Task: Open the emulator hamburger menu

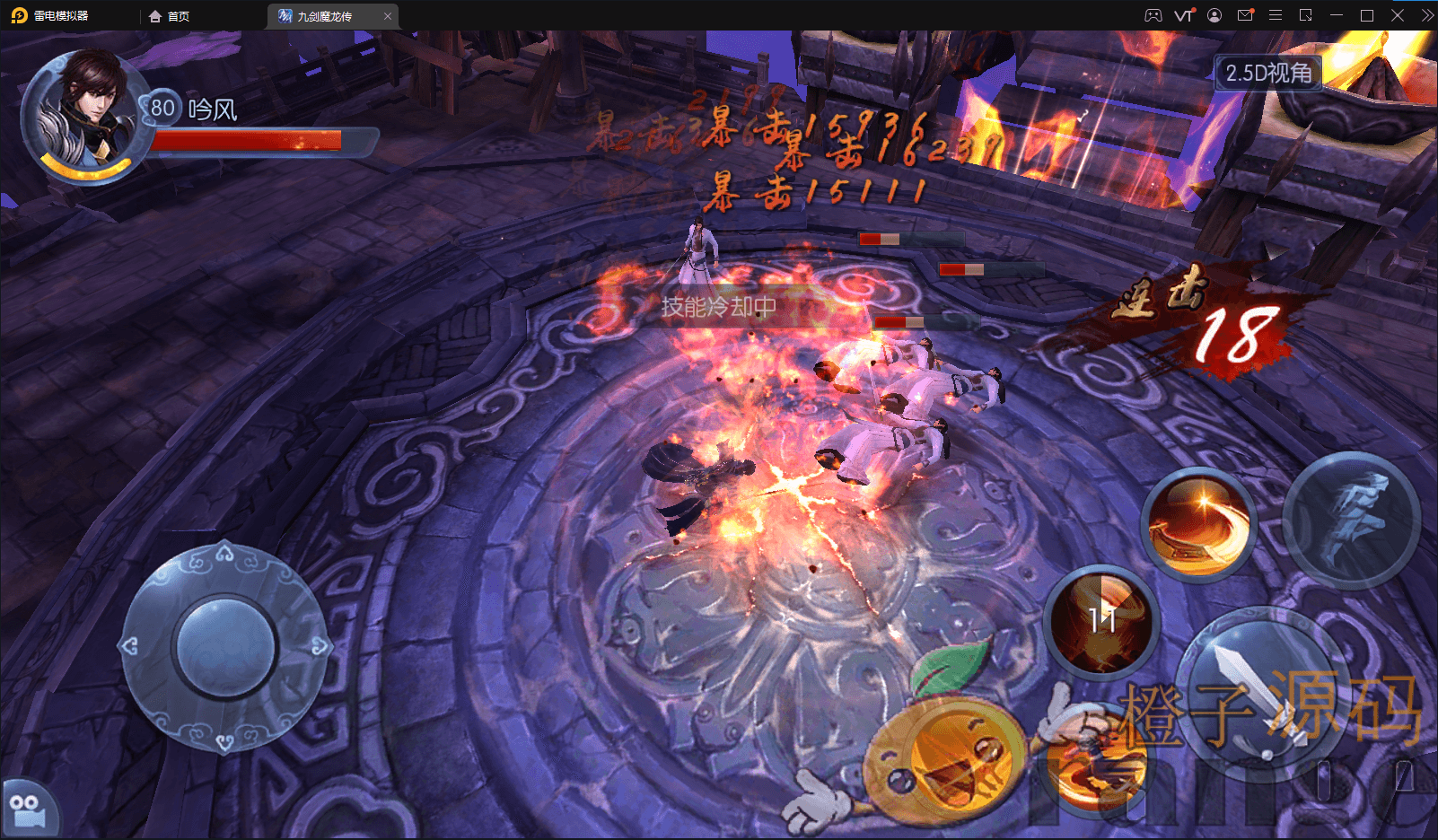Action: [1275, 15]
